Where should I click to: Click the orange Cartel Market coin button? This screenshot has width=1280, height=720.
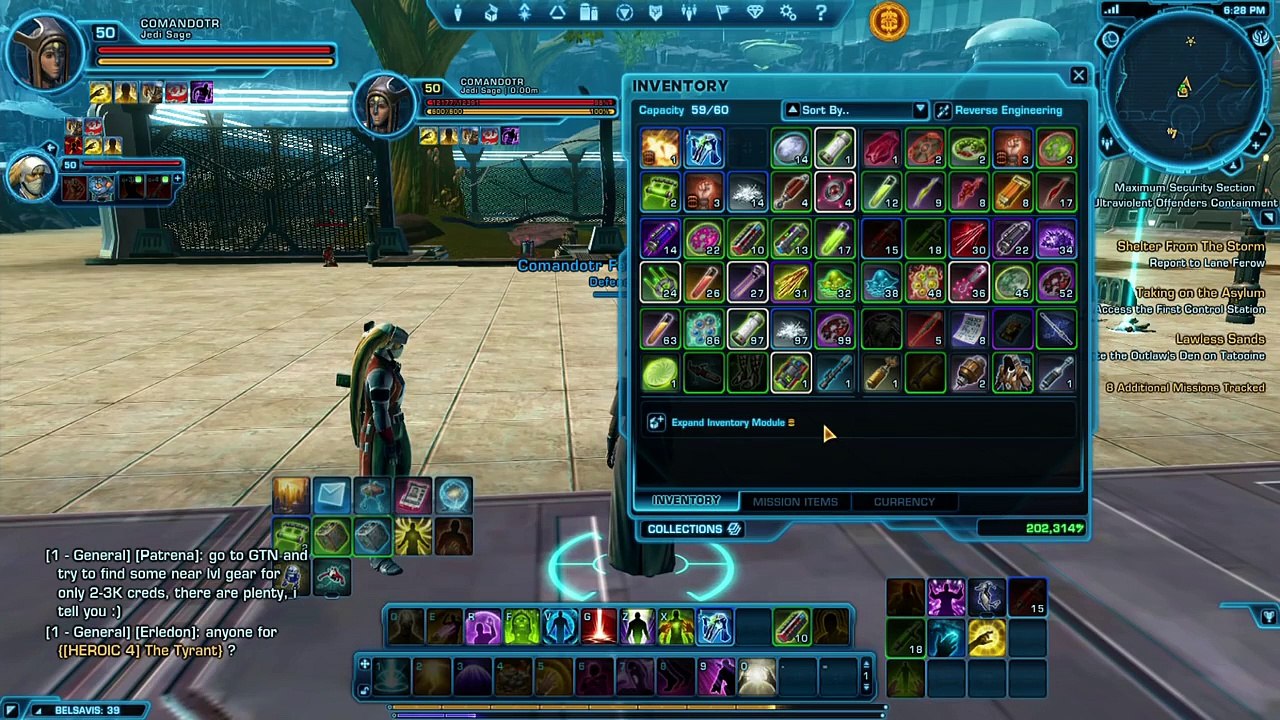pyautogui.click(x=888, y=21)
